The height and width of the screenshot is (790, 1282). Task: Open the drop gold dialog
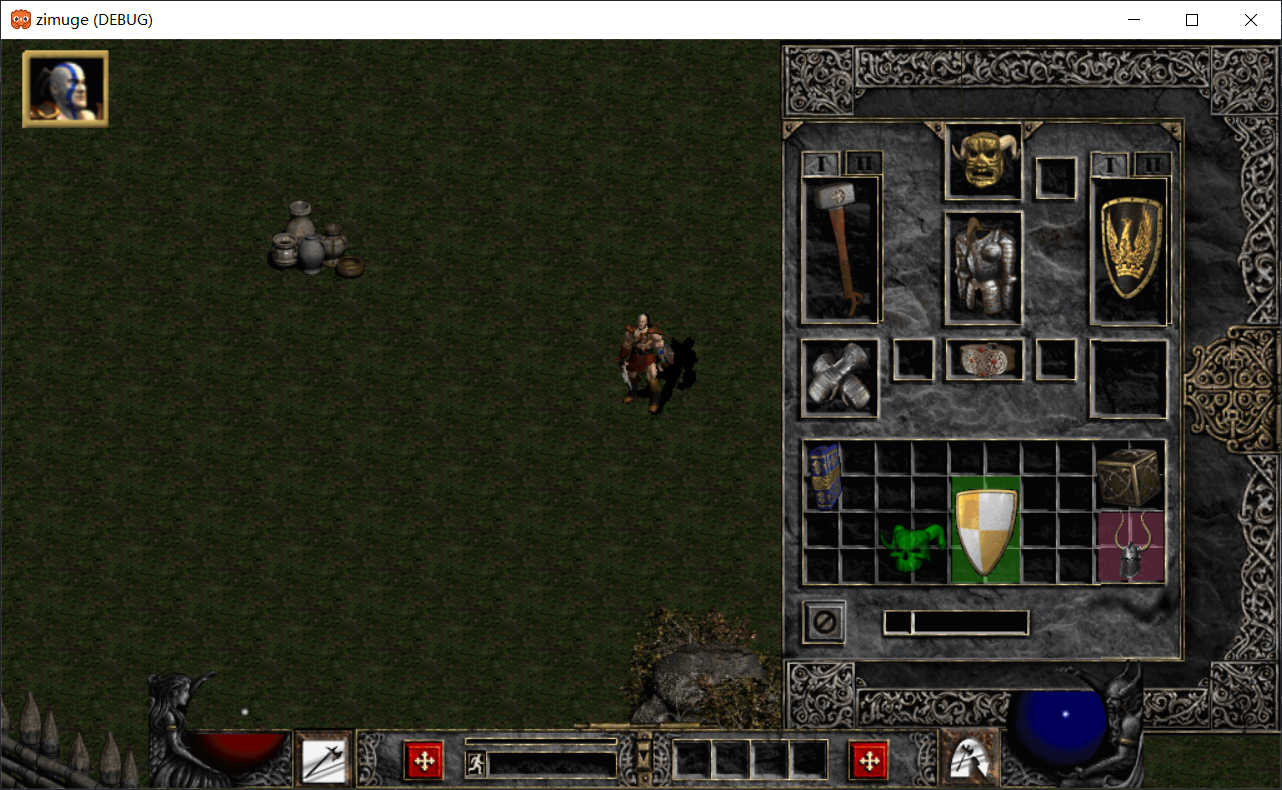pos(824,623)
